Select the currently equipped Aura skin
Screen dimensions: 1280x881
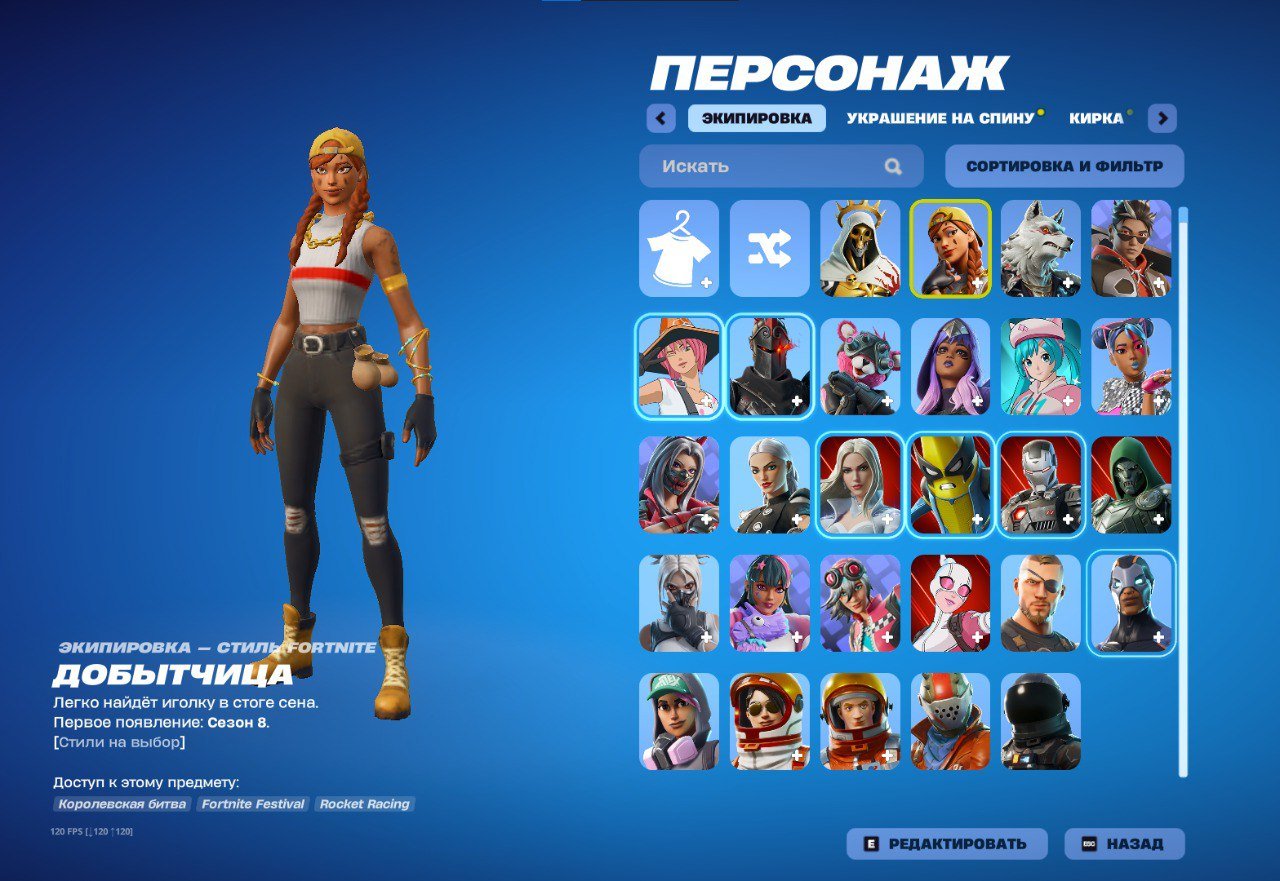[949, 250]
